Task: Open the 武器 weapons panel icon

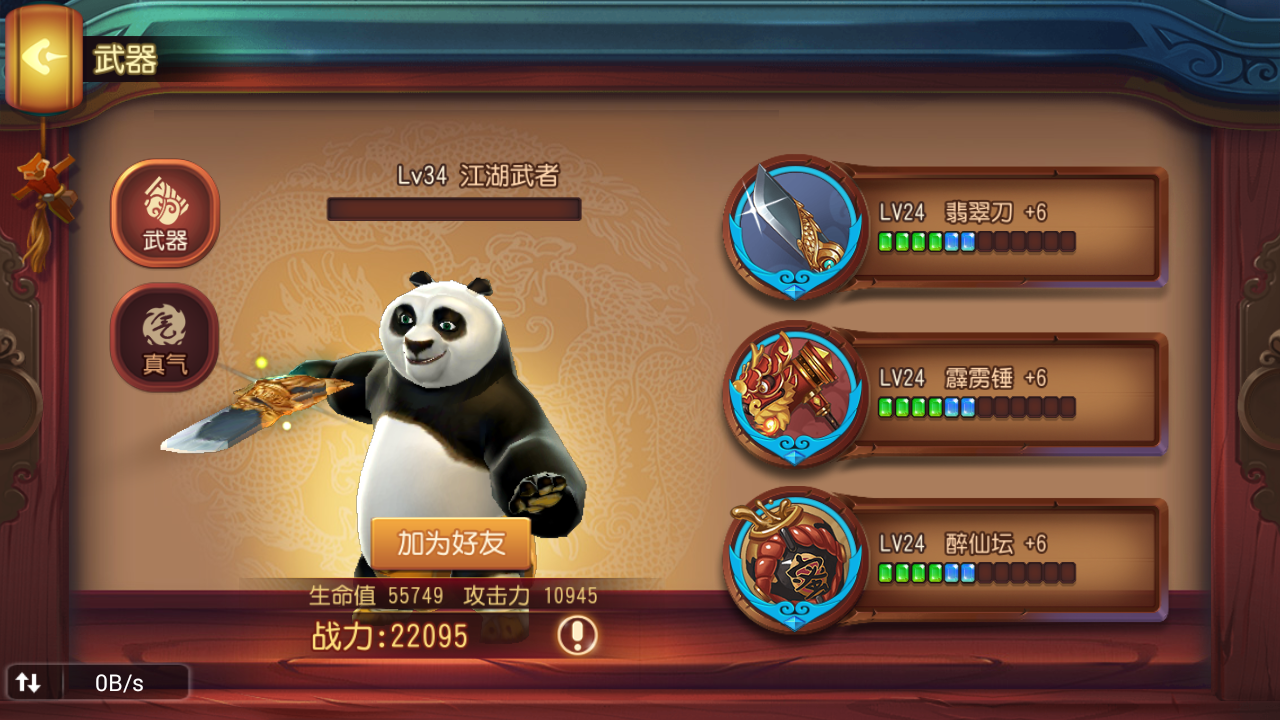Action: [x=163, y=213]
